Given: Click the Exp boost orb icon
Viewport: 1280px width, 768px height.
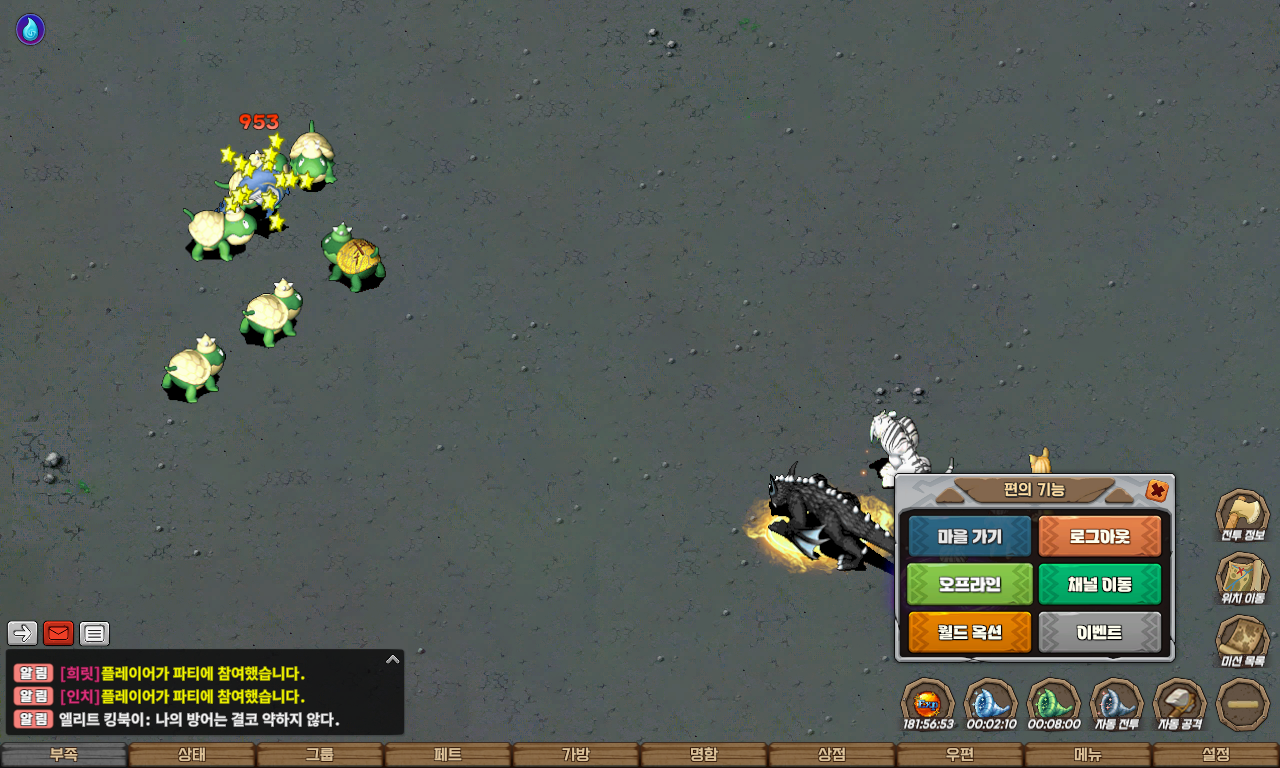Looking at the screenshot, I should pyautogui.click(x=927, y=702).
